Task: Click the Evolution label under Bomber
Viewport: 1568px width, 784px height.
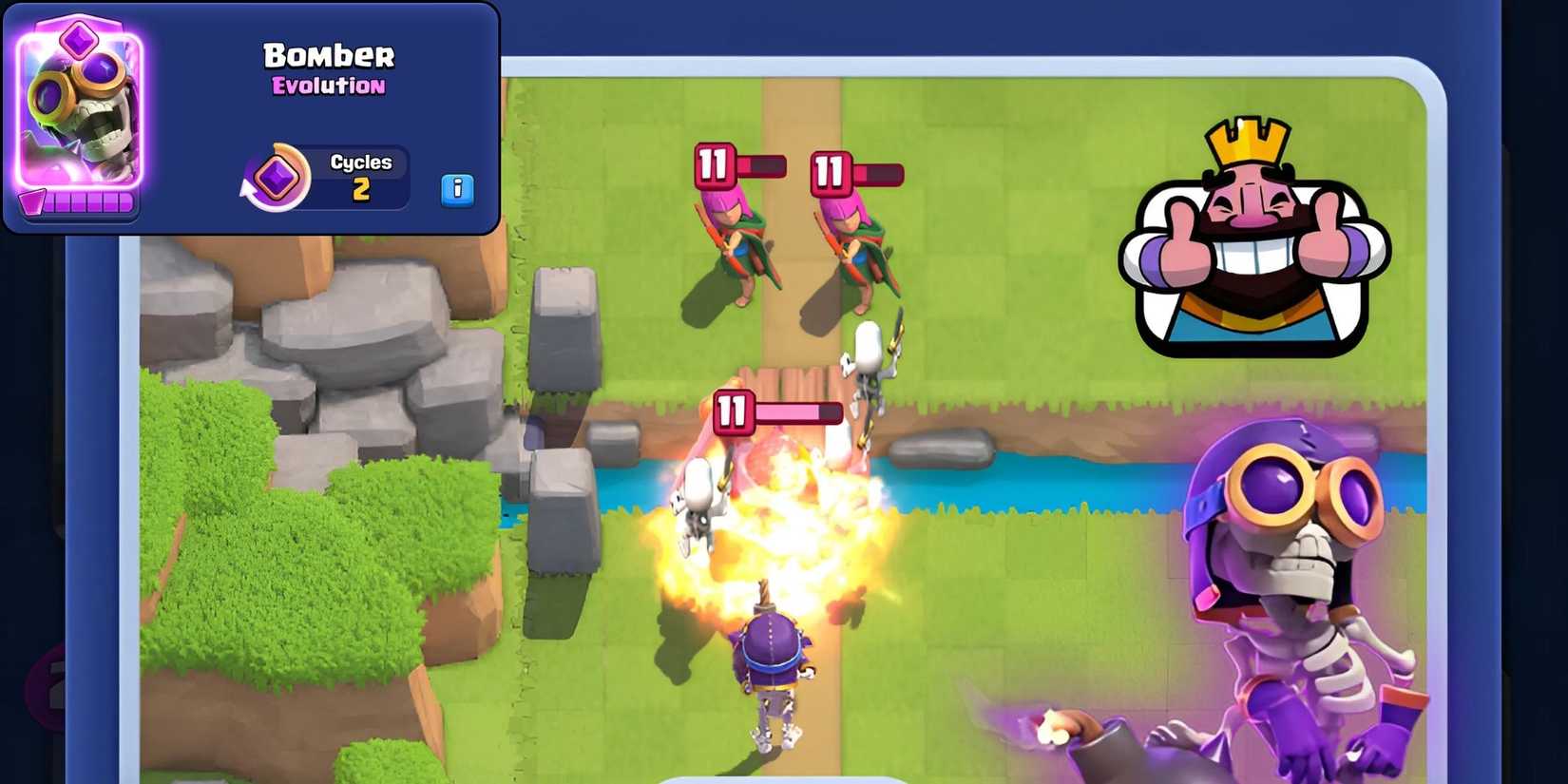Action: point(326,87)
